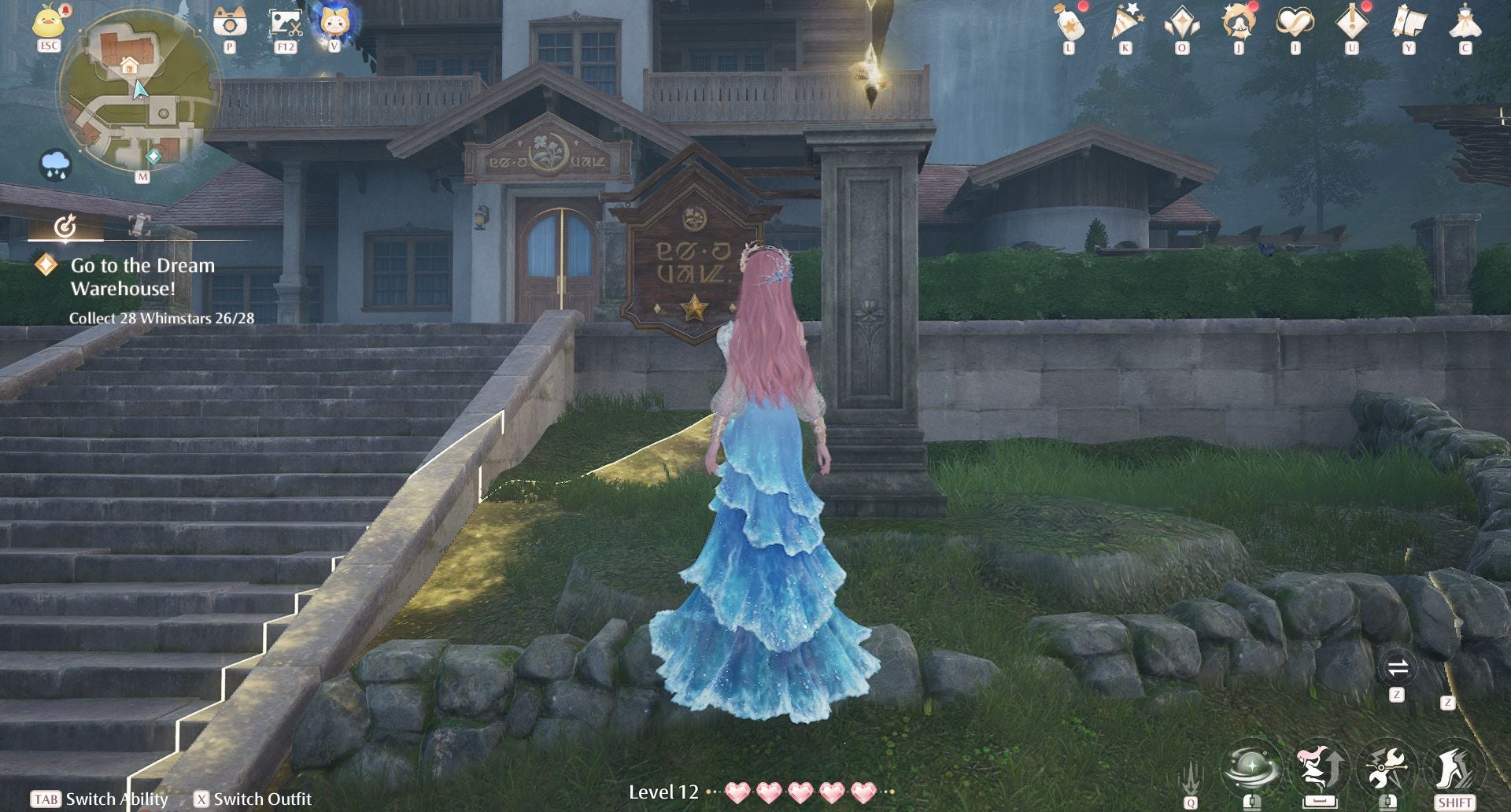Activate the high-heel sprint ability
Screen dimensions: 1511x812
[x=1454, y=767]
